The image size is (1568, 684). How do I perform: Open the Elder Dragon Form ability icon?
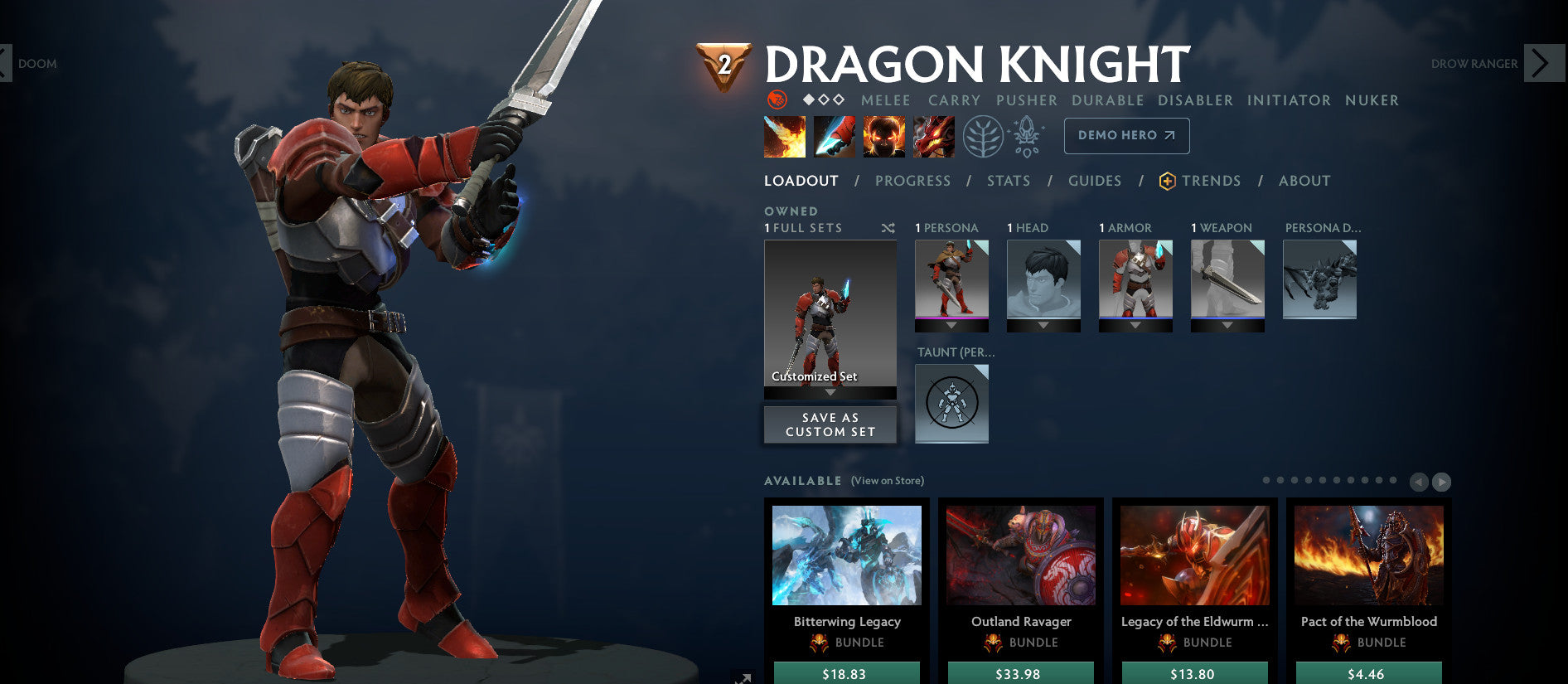(x=932, y=137)
